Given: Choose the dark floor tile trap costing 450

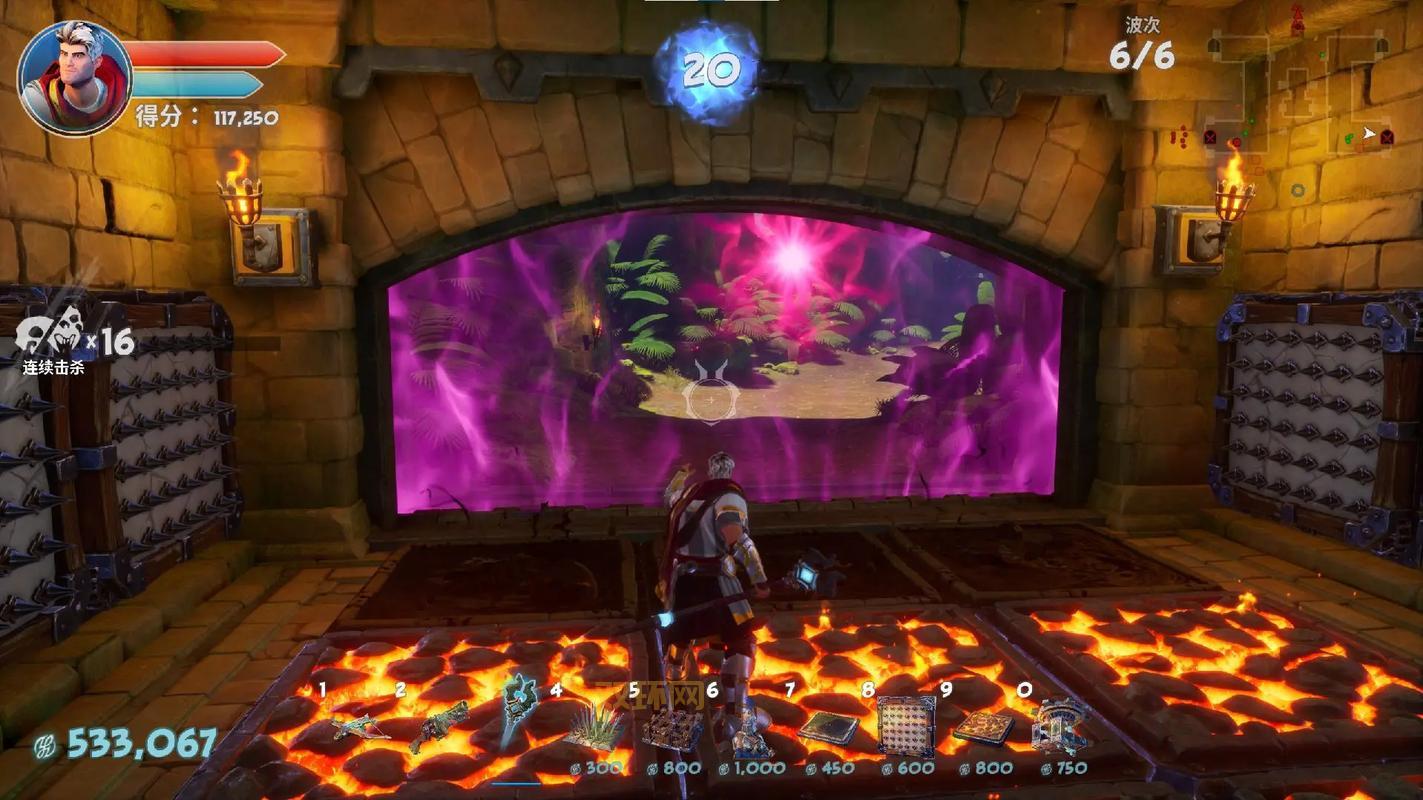Looking at the screenshot, I should click(827, 728).
